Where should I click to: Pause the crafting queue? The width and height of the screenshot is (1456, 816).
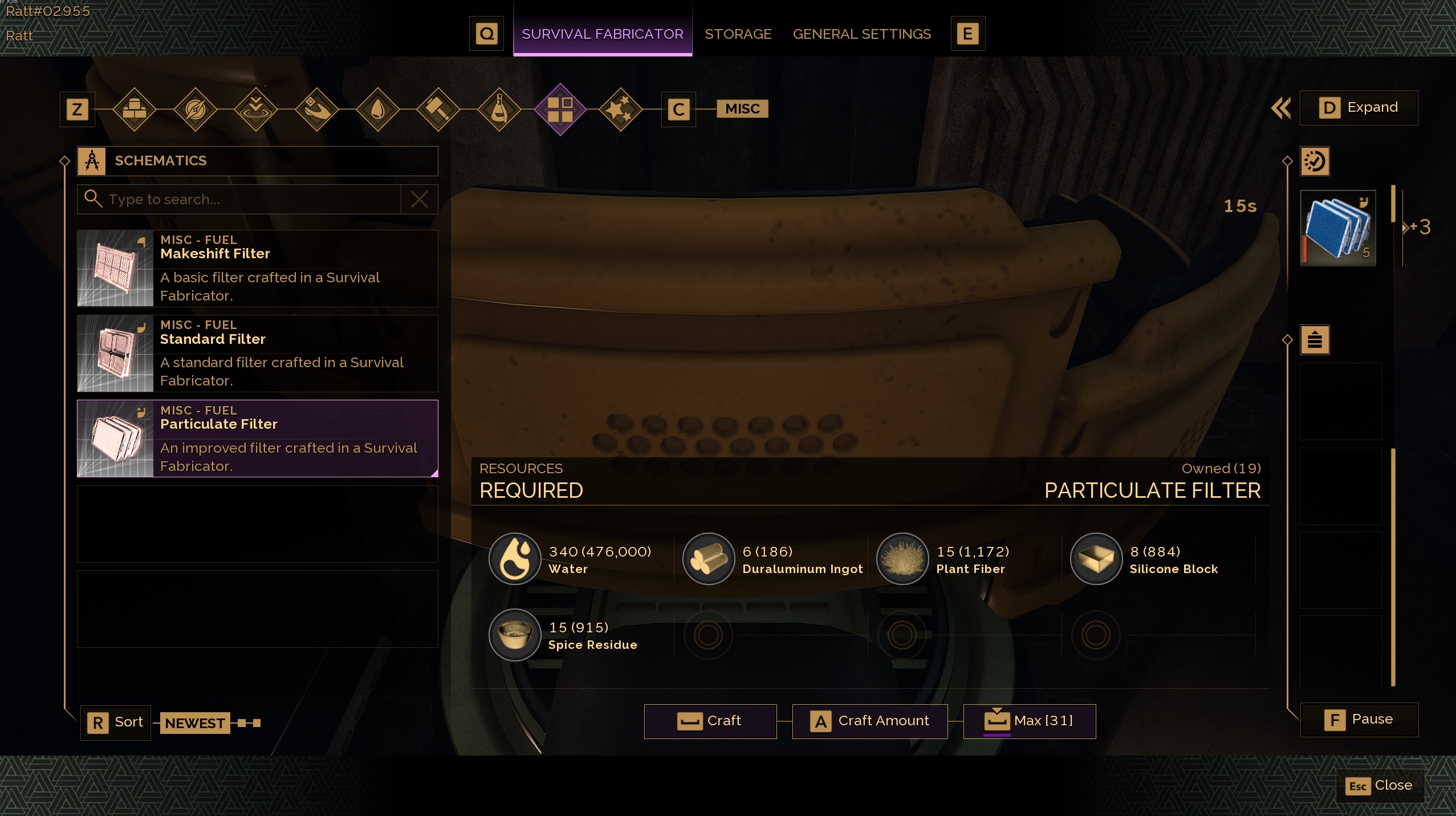(x=1359, y=720)
